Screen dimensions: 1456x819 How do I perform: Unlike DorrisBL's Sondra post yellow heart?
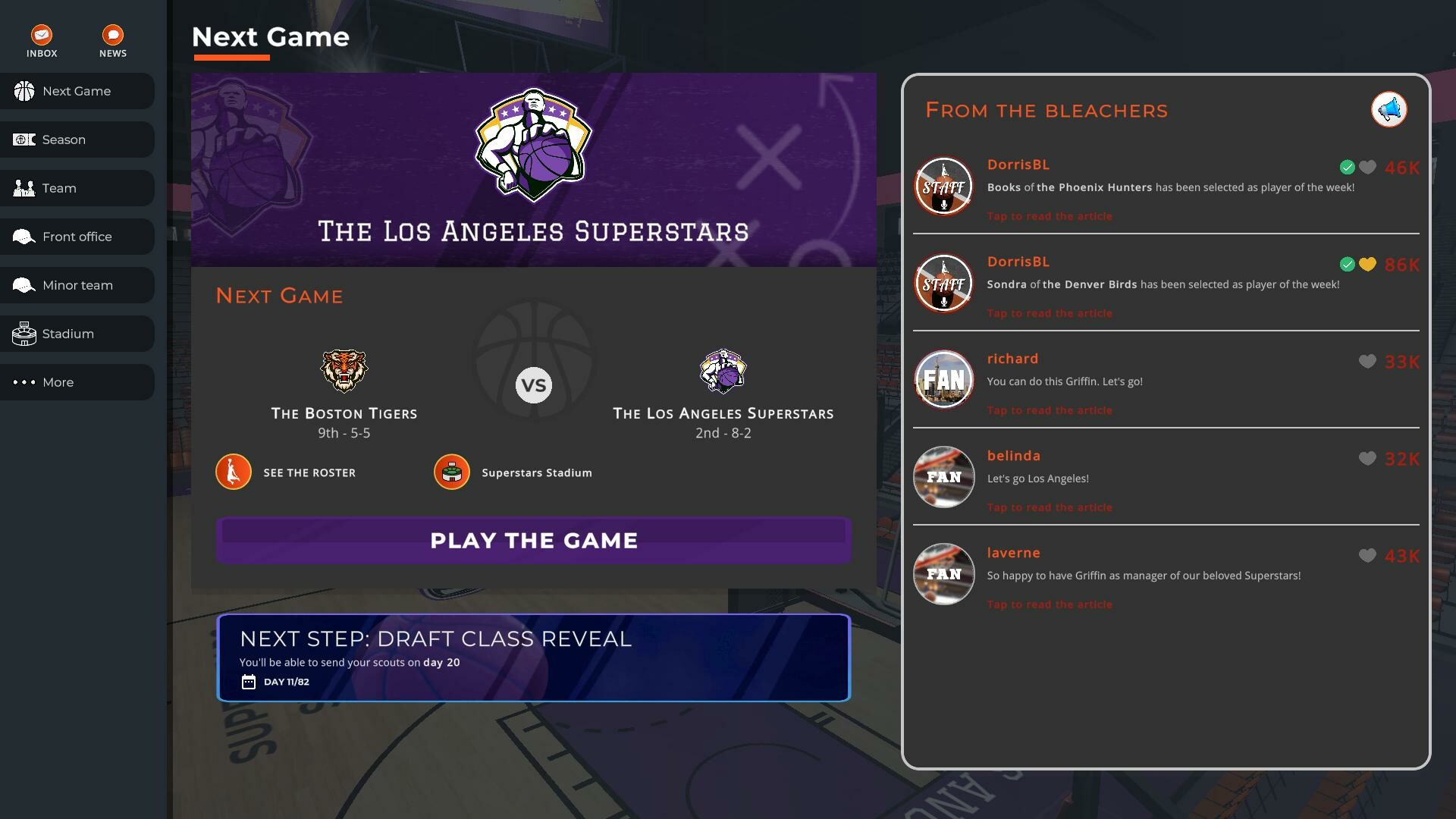[x=1368, y=265]
